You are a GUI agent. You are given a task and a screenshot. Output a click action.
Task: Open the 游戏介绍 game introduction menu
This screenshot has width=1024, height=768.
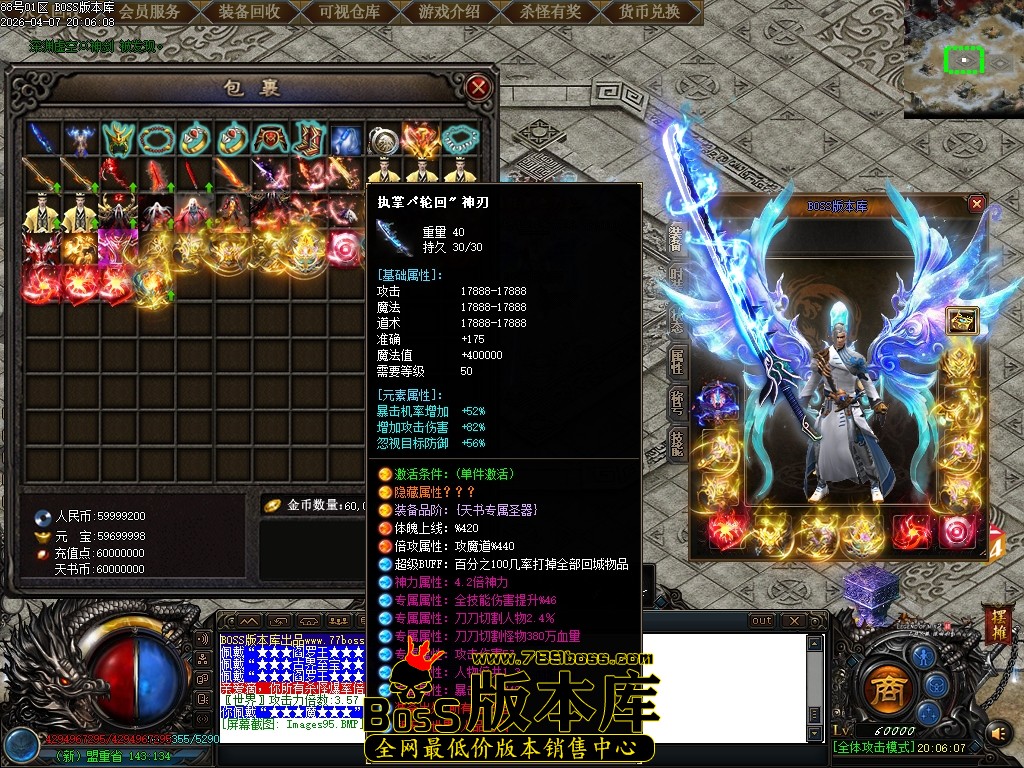point(449,12)
